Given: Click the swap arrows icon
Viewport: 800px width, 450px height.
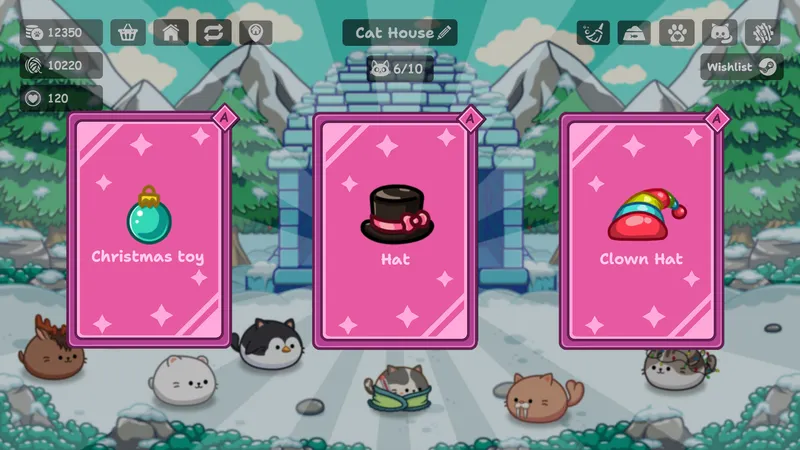Looking at the screenshot, I should coord(213,32).
